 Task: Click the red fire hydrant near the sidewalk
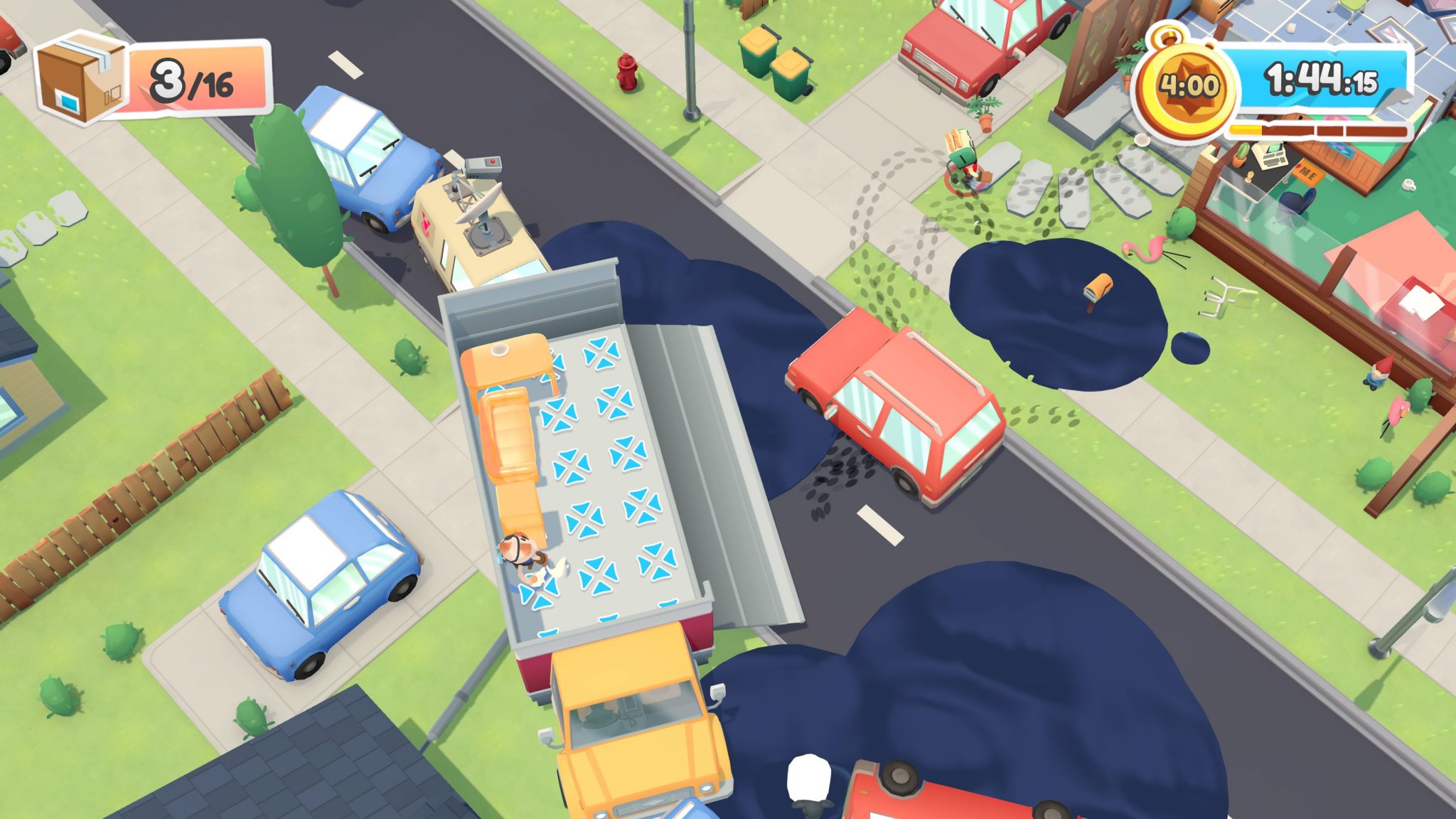626,71
